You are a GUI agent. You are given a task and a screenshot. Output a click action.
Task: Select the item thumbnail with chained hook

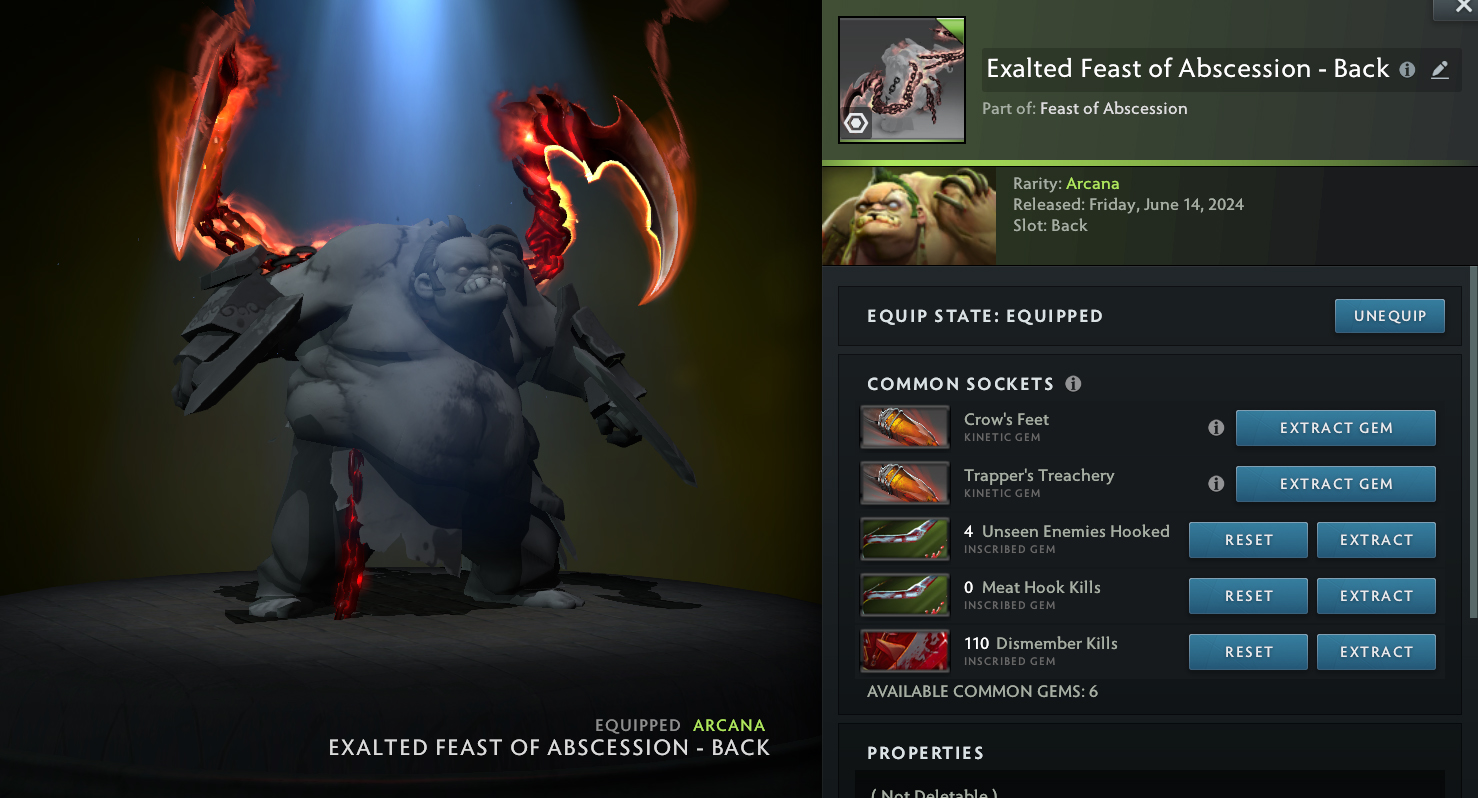point(901,80)
